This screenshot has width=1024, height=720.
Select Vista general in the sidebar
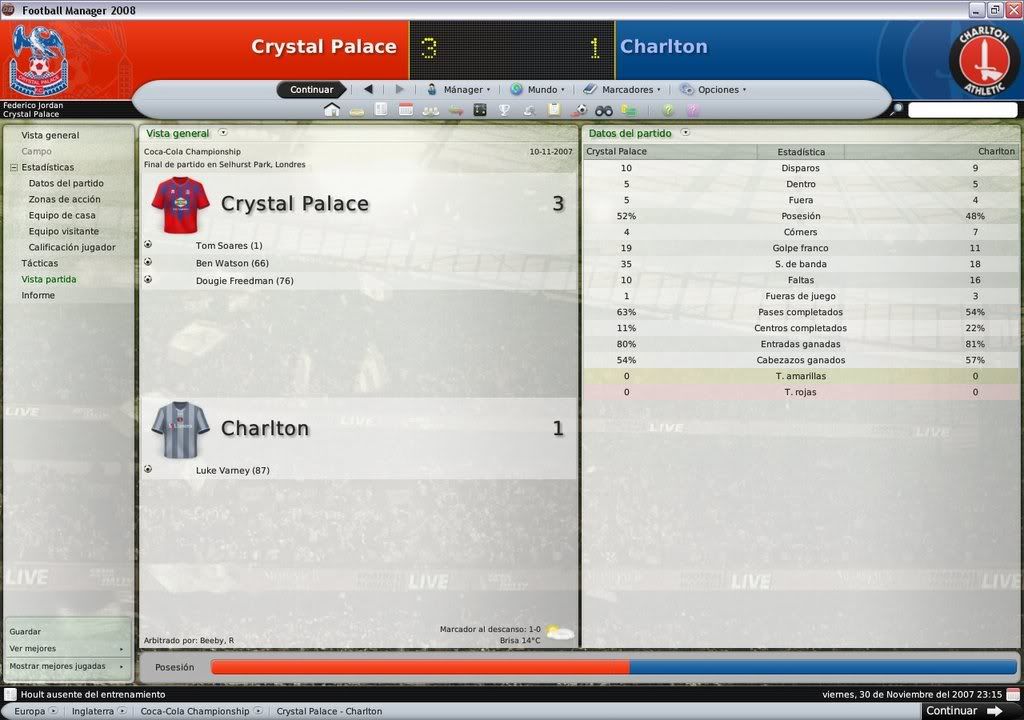(50, 135)
